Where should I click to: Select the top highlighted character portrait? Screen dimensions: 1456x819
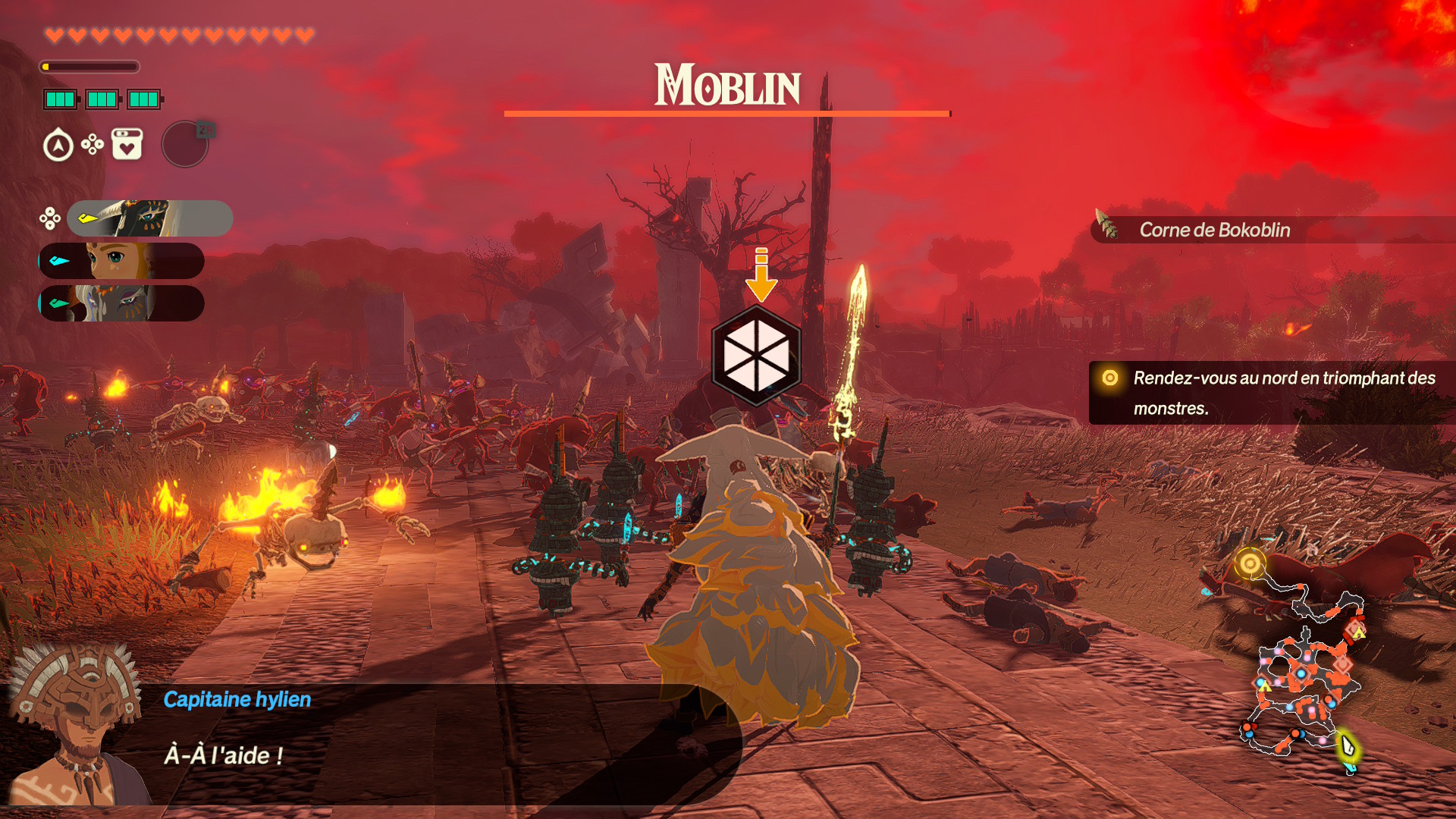(x=149, y=218)
